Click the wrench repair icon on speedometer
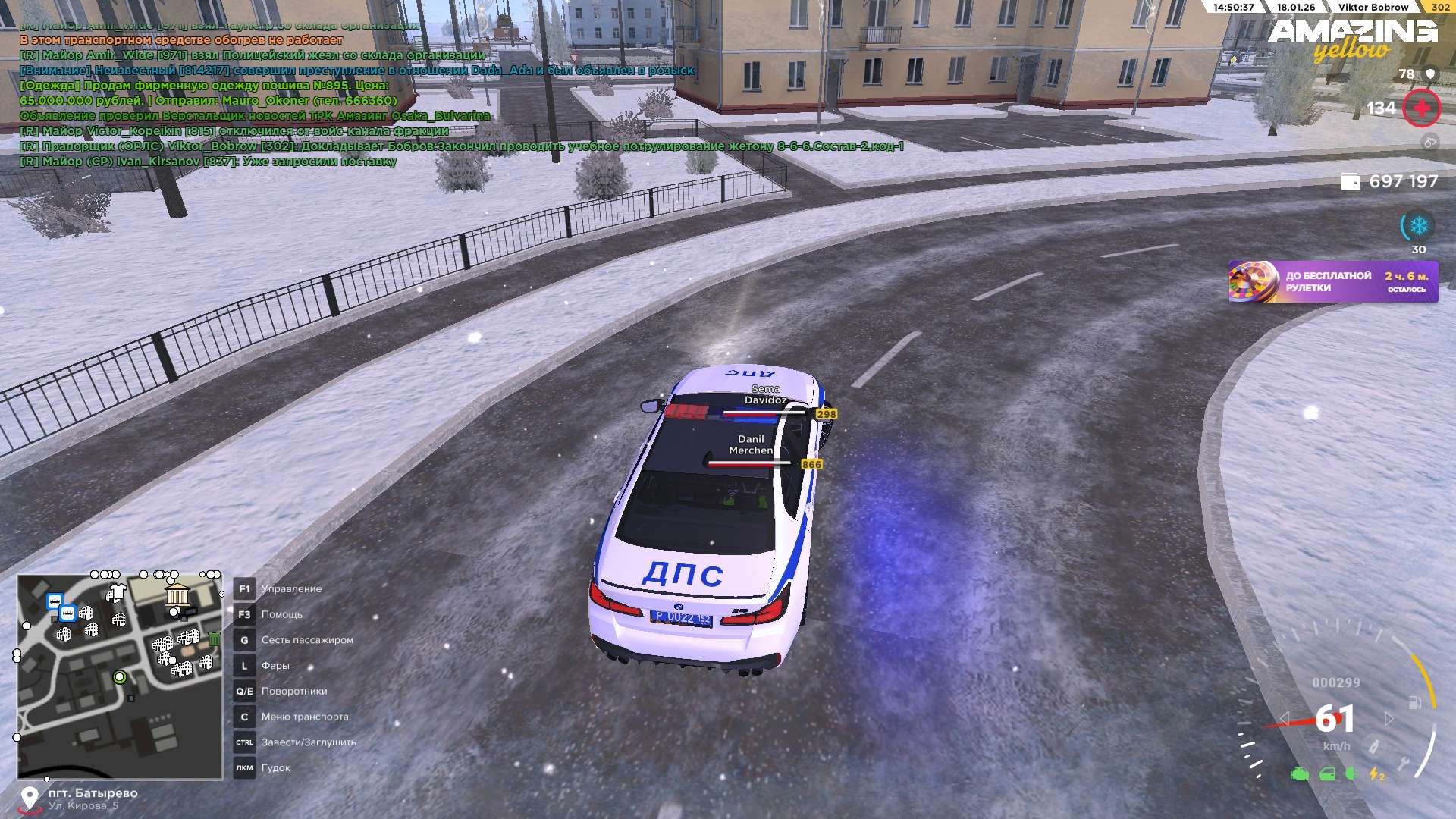Viewport: 1456px width, 819px height. click(1404, 763)
